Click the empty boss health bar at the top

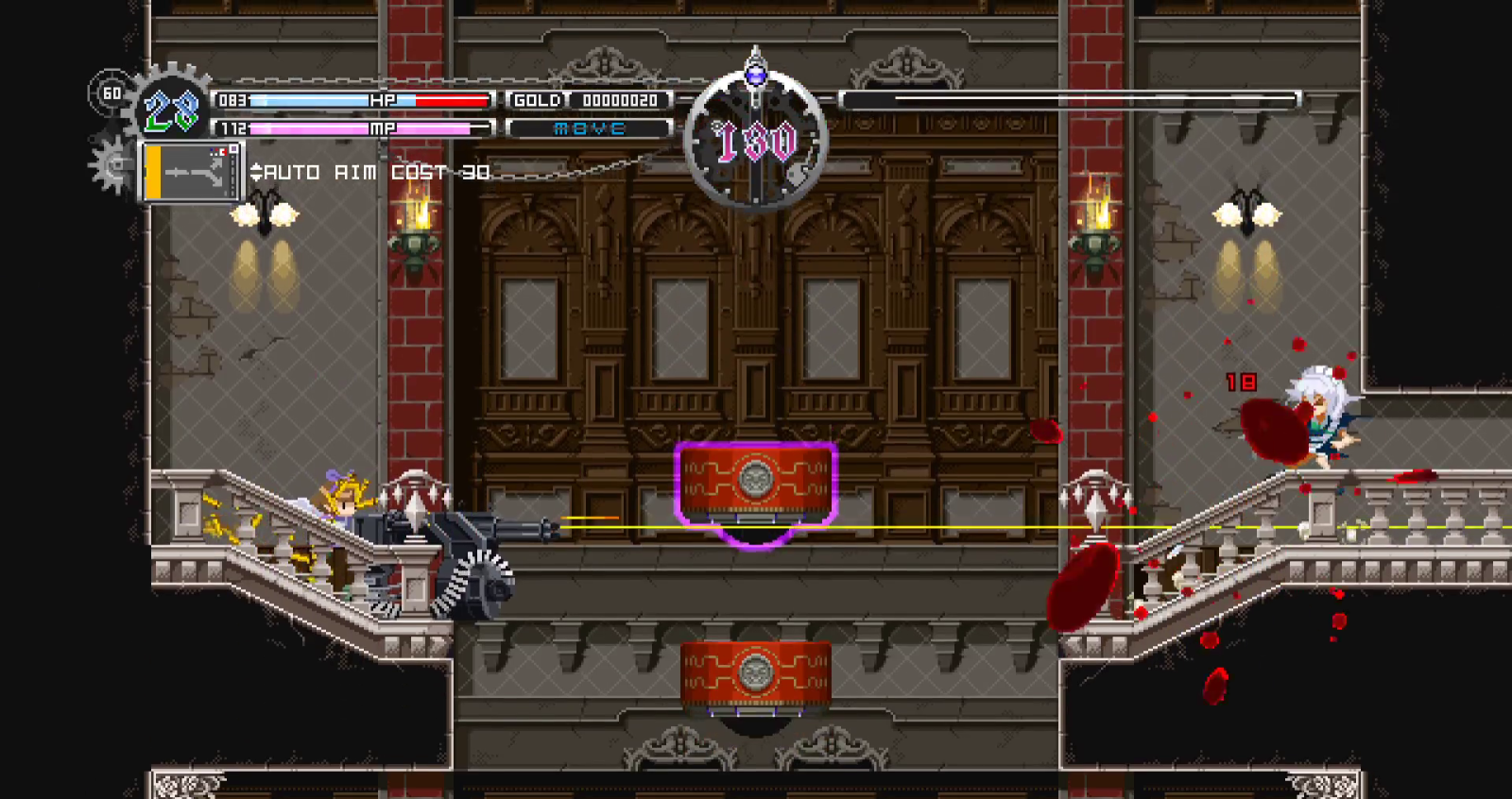1068,96
